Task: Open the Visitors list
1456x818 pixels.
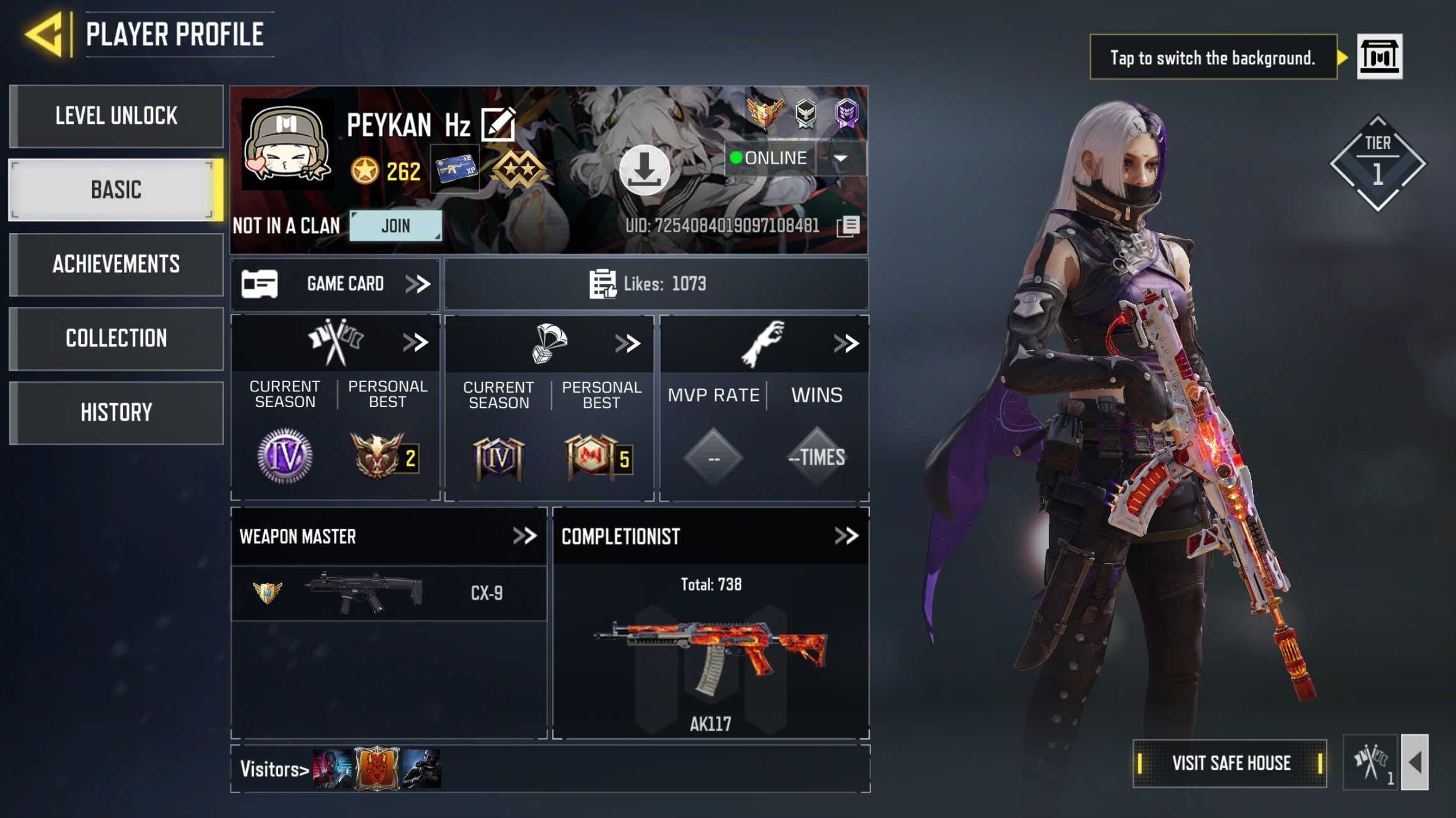Action: coord(274,769)
